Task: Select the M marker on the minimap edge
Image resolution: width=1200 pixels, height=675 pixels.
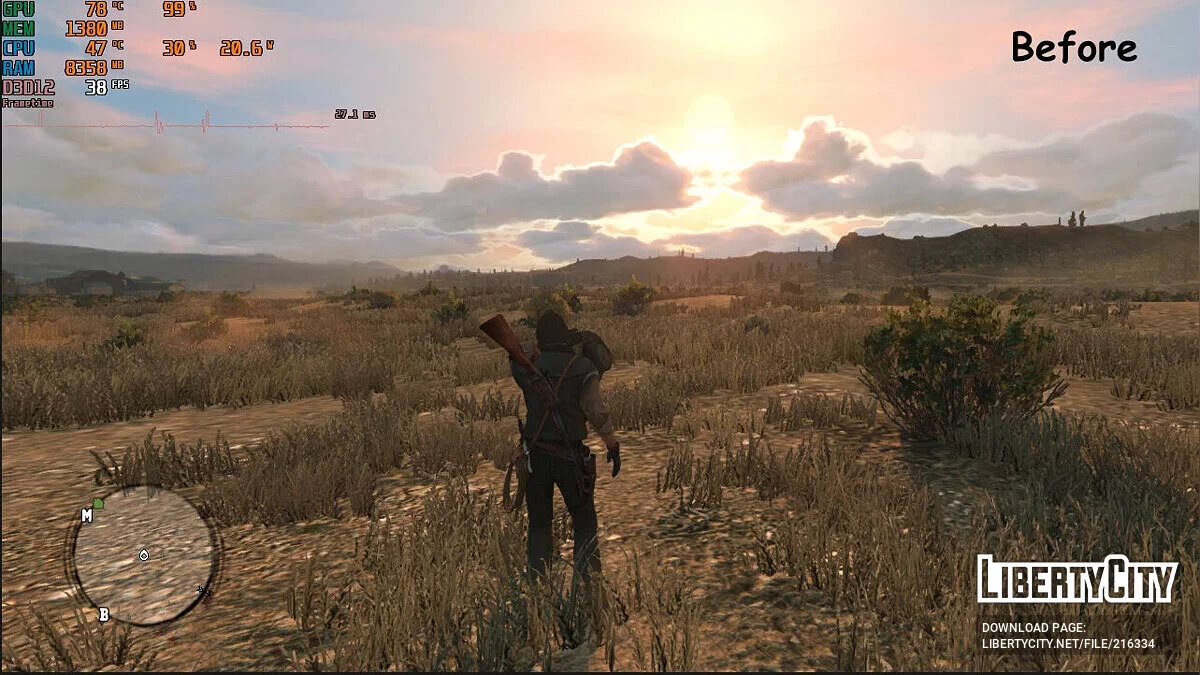Action: pyautogui.click(x=87, y=515)
